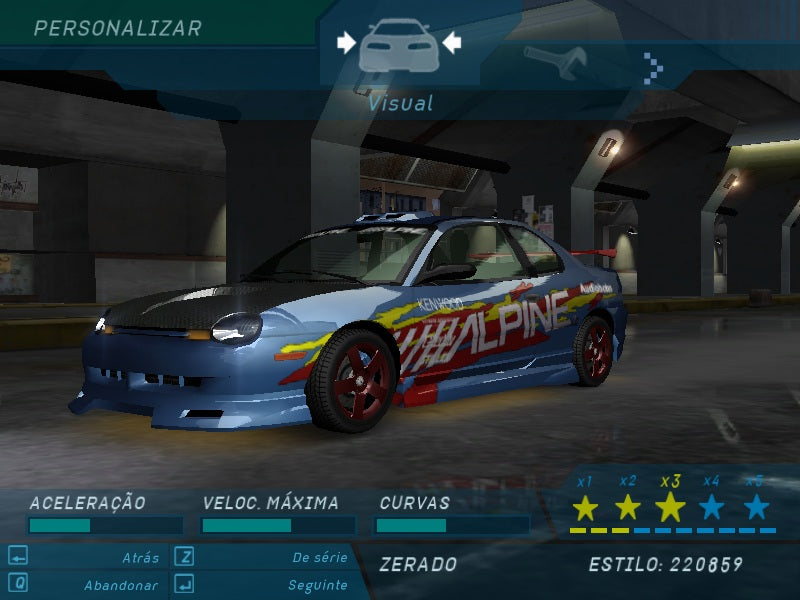The width and height of the screenshot is (800, 600).
Task: Continue with the Seguinte option
Action: (317, 585)
